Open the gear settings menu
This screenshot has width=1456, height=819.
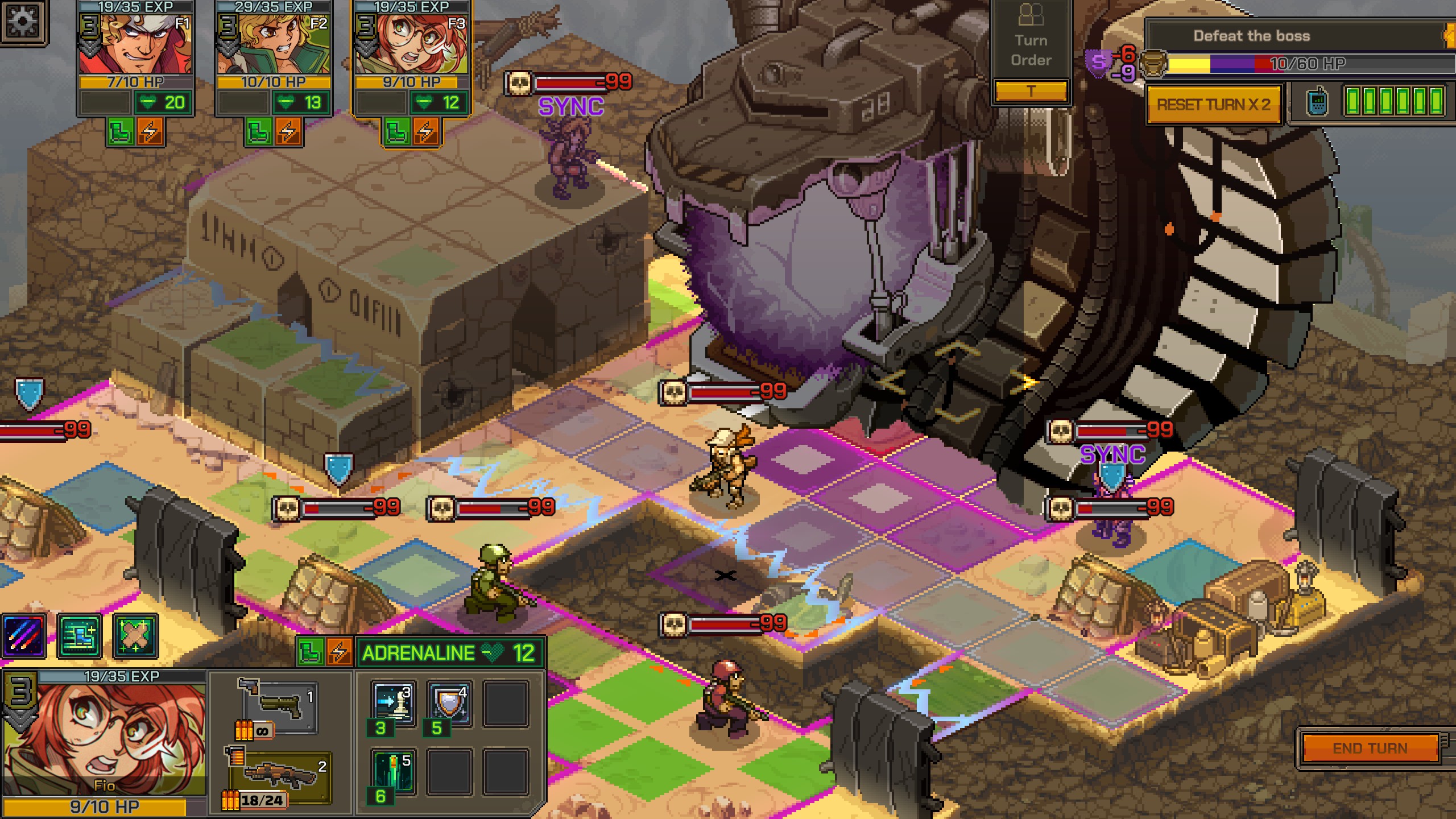[23, 22]
